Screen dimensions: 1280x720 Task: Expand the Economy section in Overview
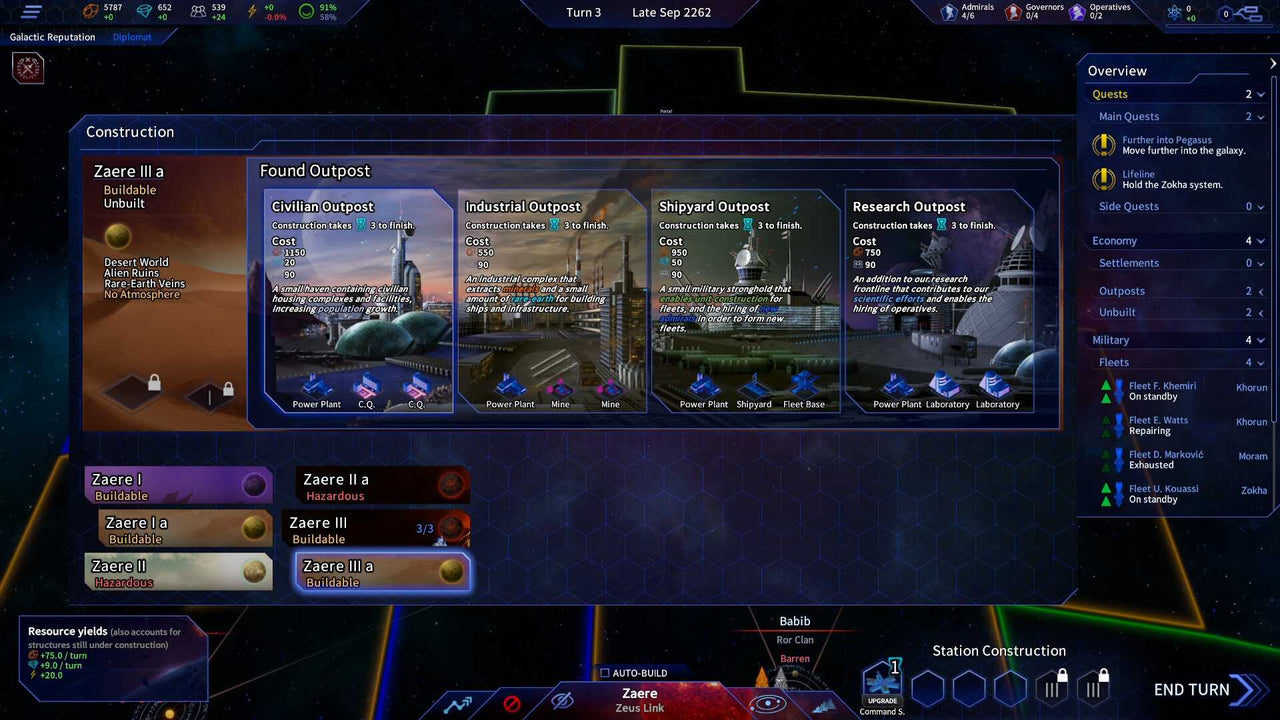(x=1262, y=240)
